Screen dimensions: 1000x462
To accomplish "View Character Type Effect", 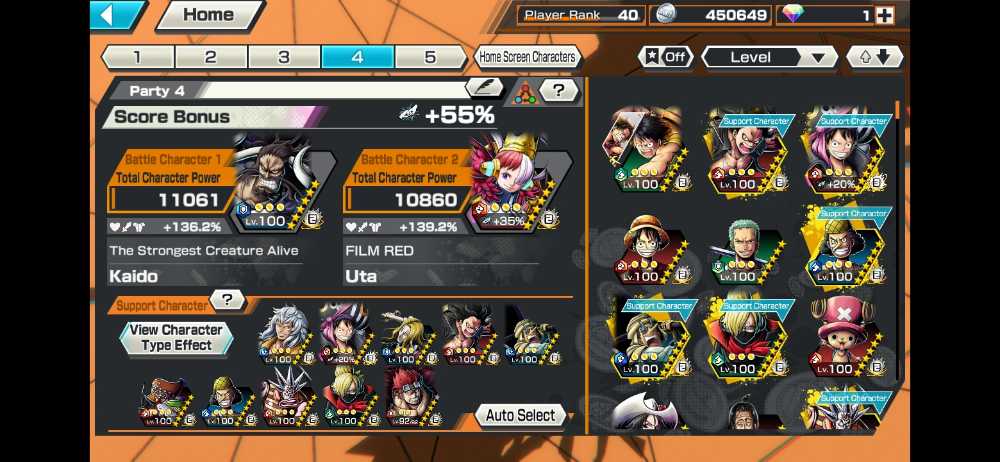I will coord(176,337).
